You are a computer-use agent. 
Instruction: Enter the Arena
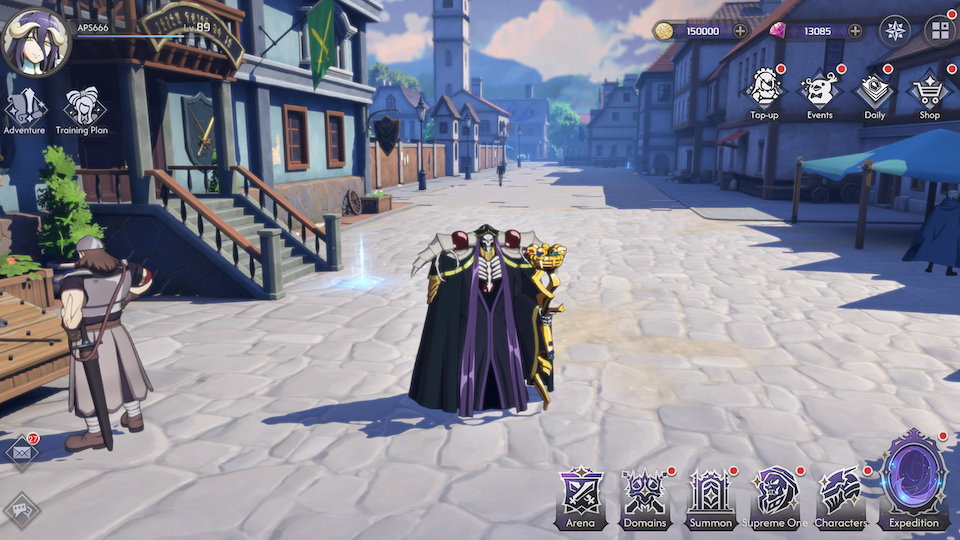580,497
